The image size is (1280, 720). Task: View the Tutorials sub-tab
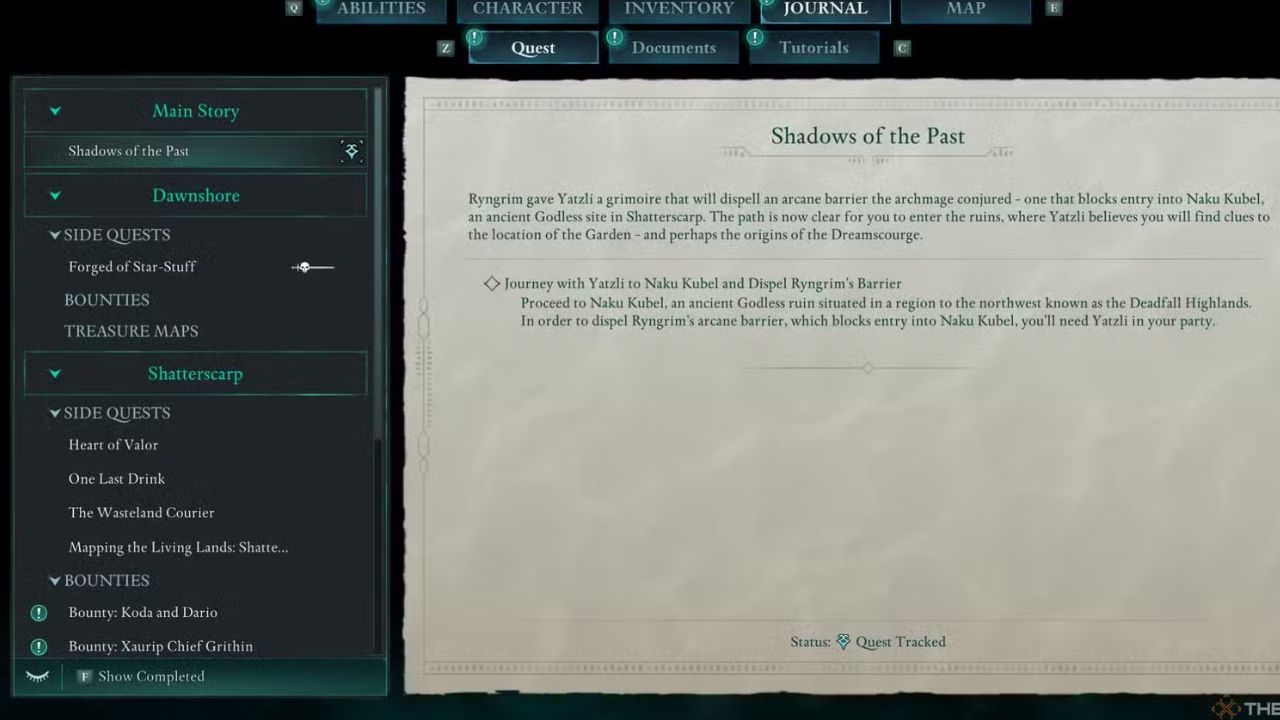pos(813,48)
